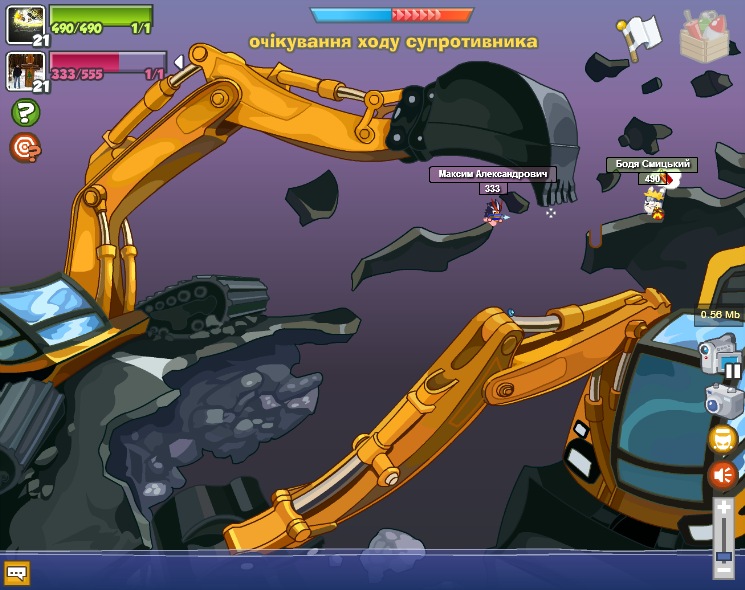Collapse the team panel with white arrow
The height and width of the screenshot is (590, 745).
(x=178, y=62)
